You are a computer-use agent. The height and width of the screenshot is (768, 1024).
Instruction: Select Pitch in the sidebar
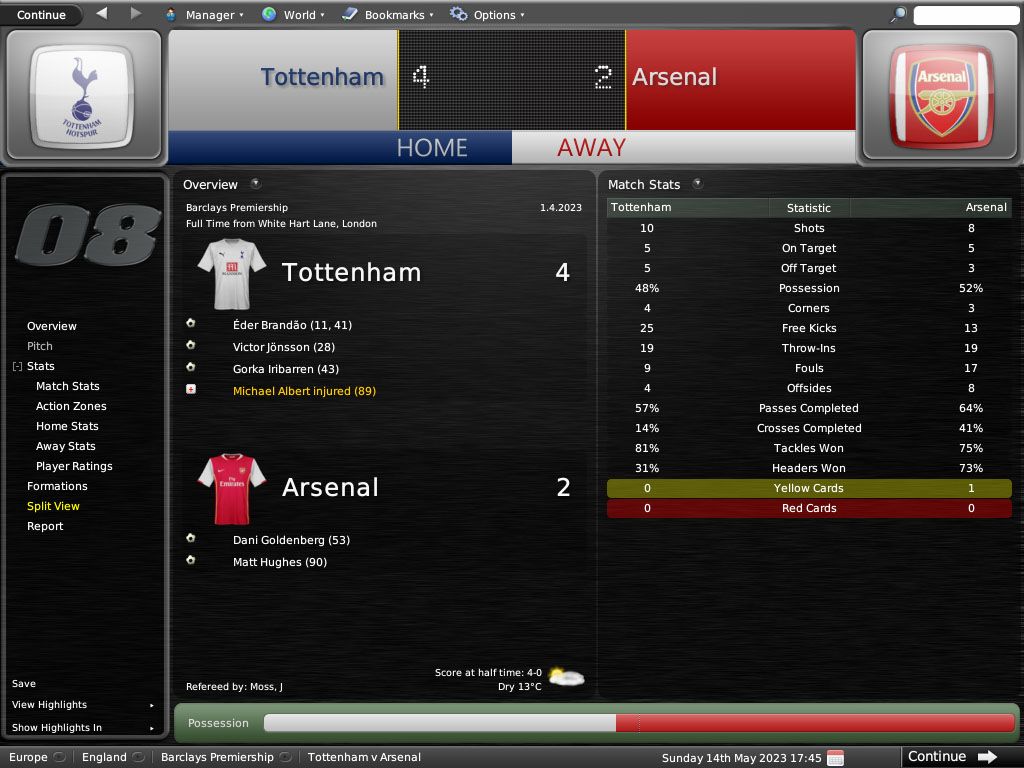pos(40,346)
